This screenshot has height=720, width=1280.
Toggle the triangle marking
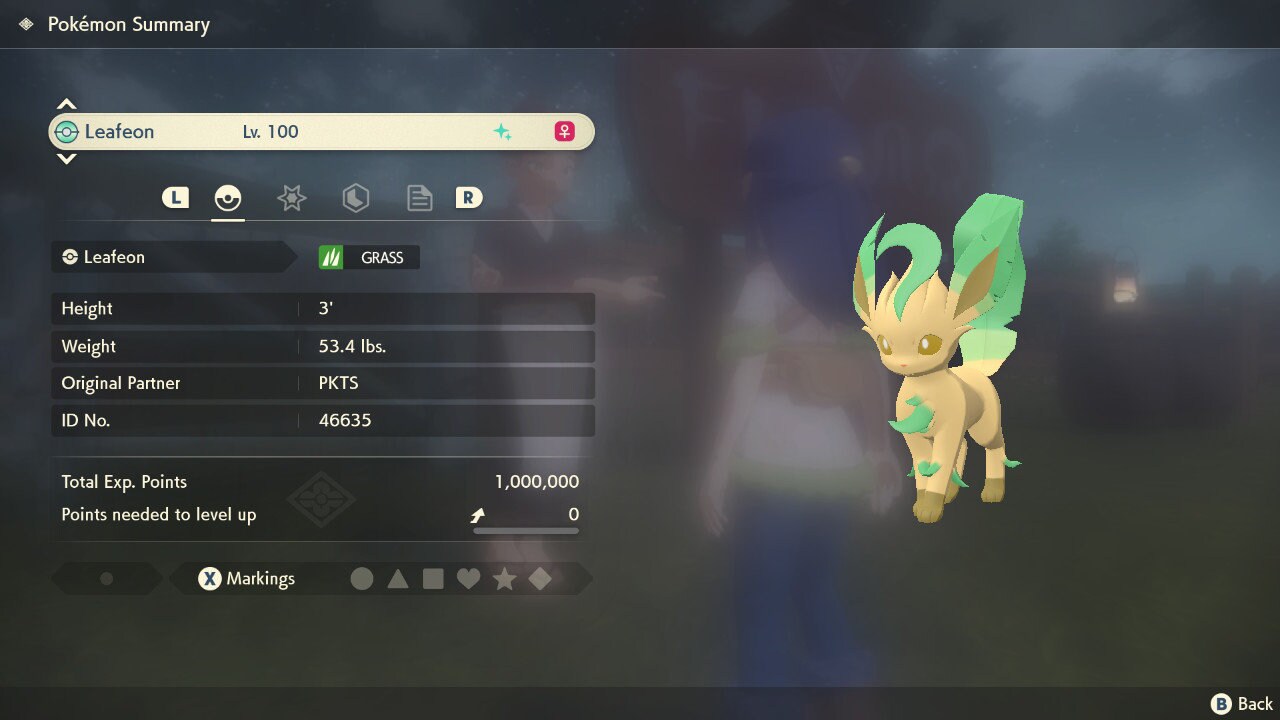[x=398, y=579]
